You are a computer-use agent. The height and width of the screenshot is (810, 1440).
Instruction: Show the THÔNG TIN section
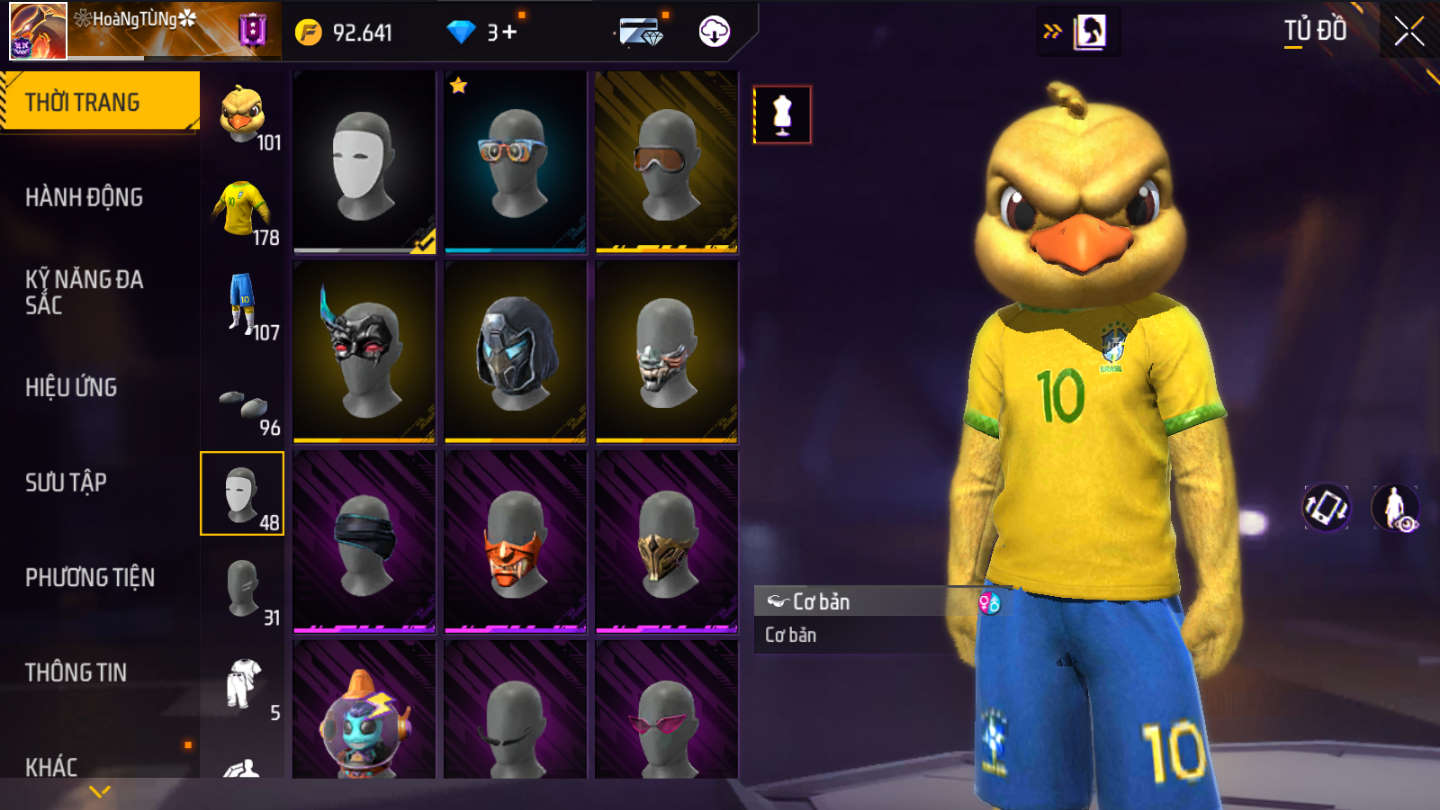tap(76, 672)
